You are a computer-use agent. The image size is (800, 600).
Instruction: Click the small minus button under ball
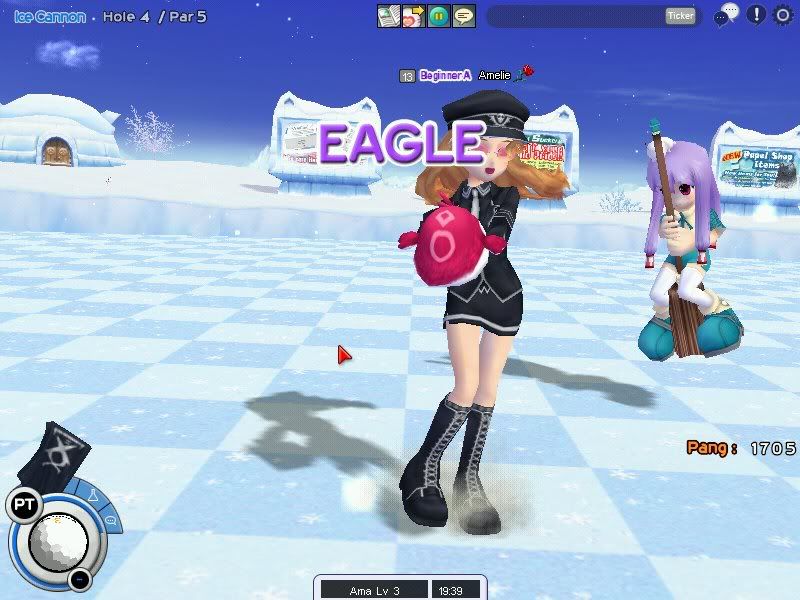pos(80,579)
